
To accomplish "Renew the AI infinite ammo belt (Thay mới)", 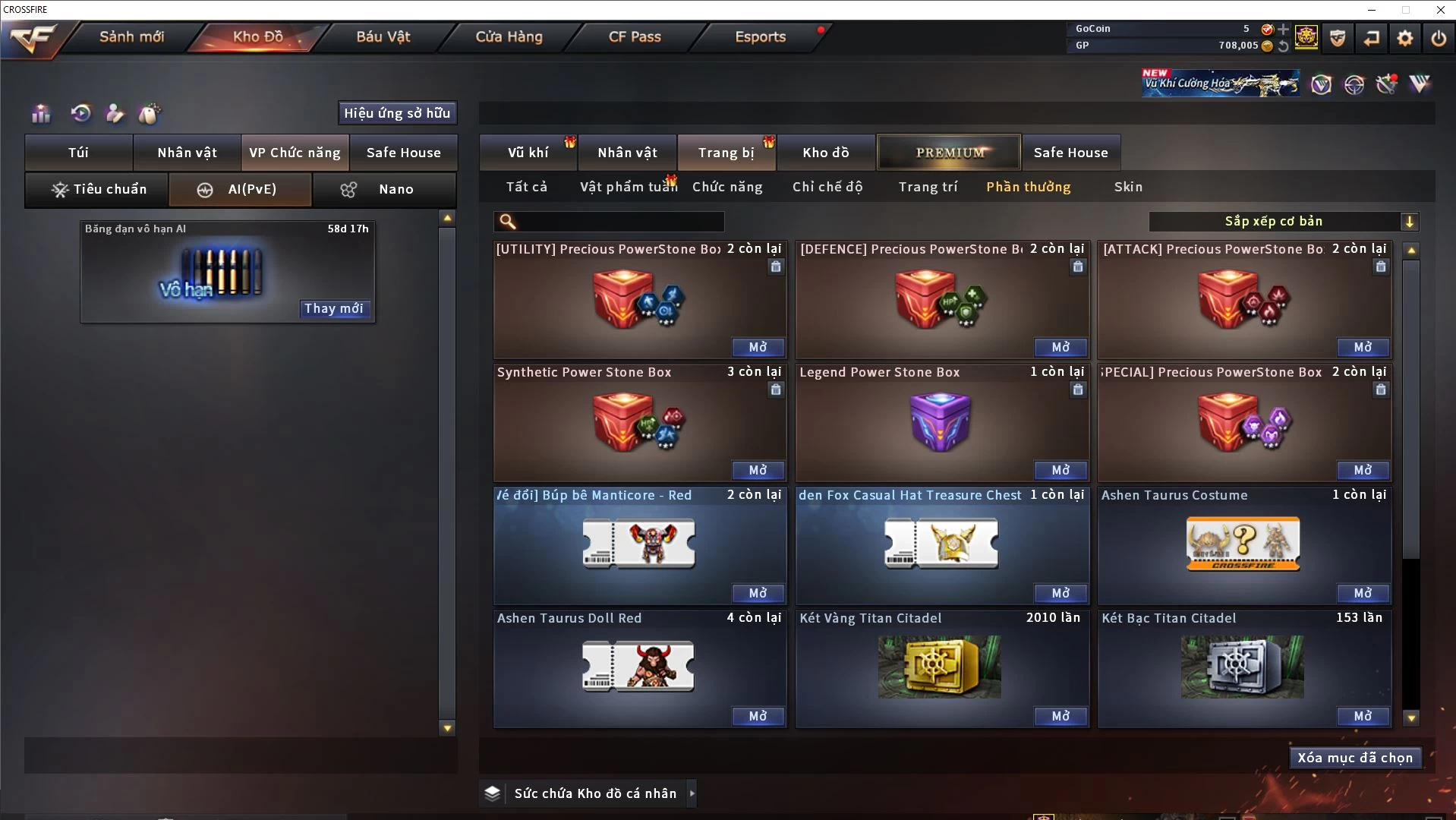I will (x=334, y=308).
